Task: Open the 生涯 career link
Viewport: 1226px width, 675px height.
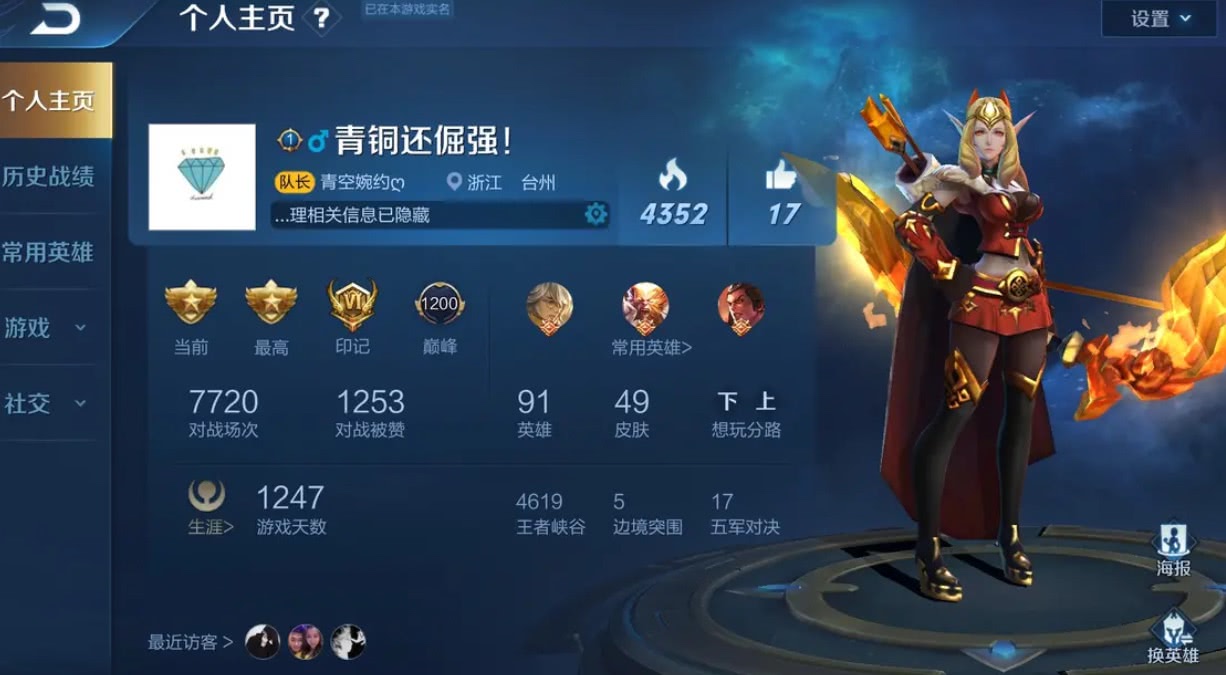Action: tap(210, 526)
